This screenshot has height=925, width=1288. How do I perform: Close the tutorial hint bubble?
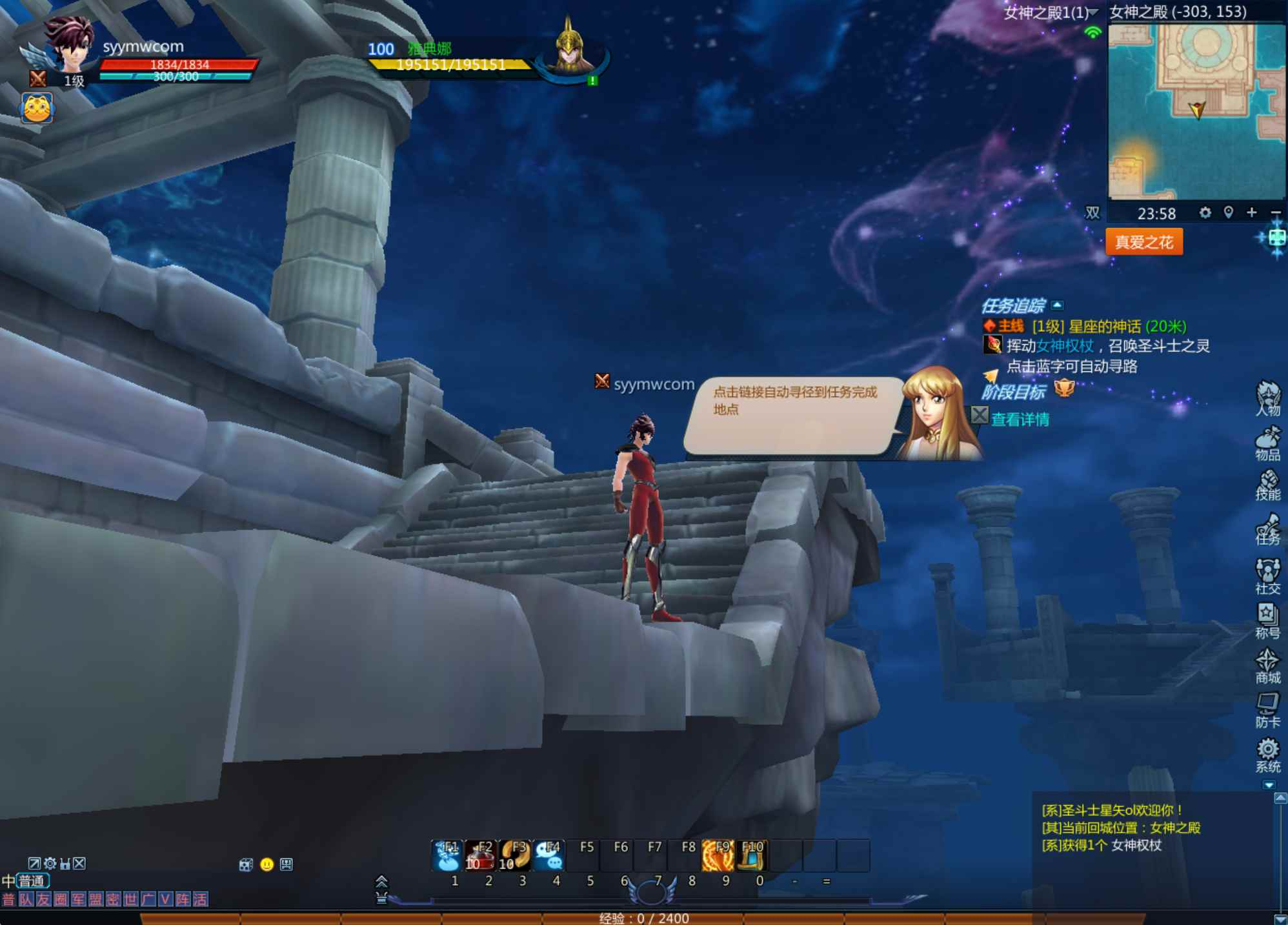click(x=979, y=415)
